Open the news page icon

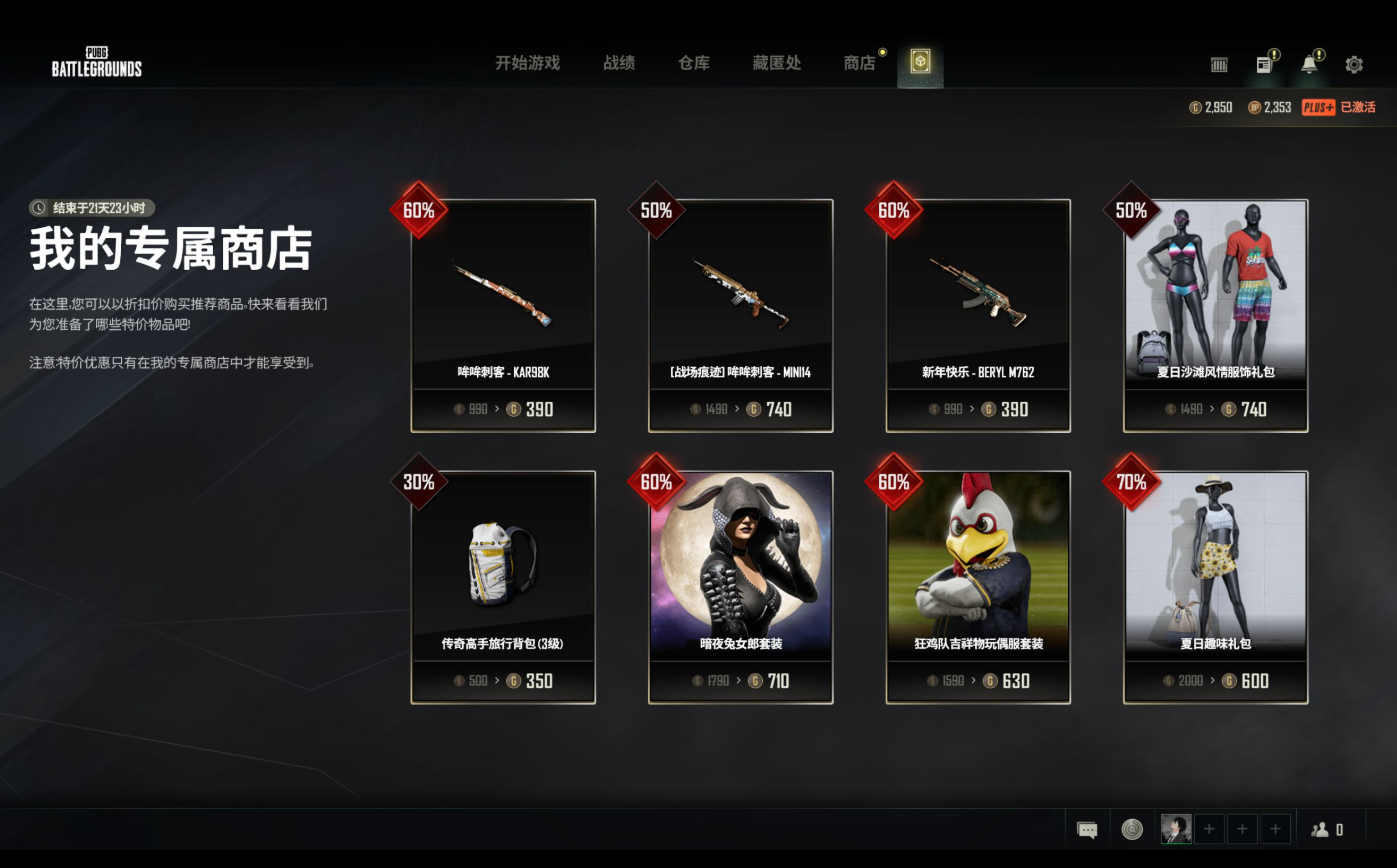pyautogui.click(x=1264, y=65)
